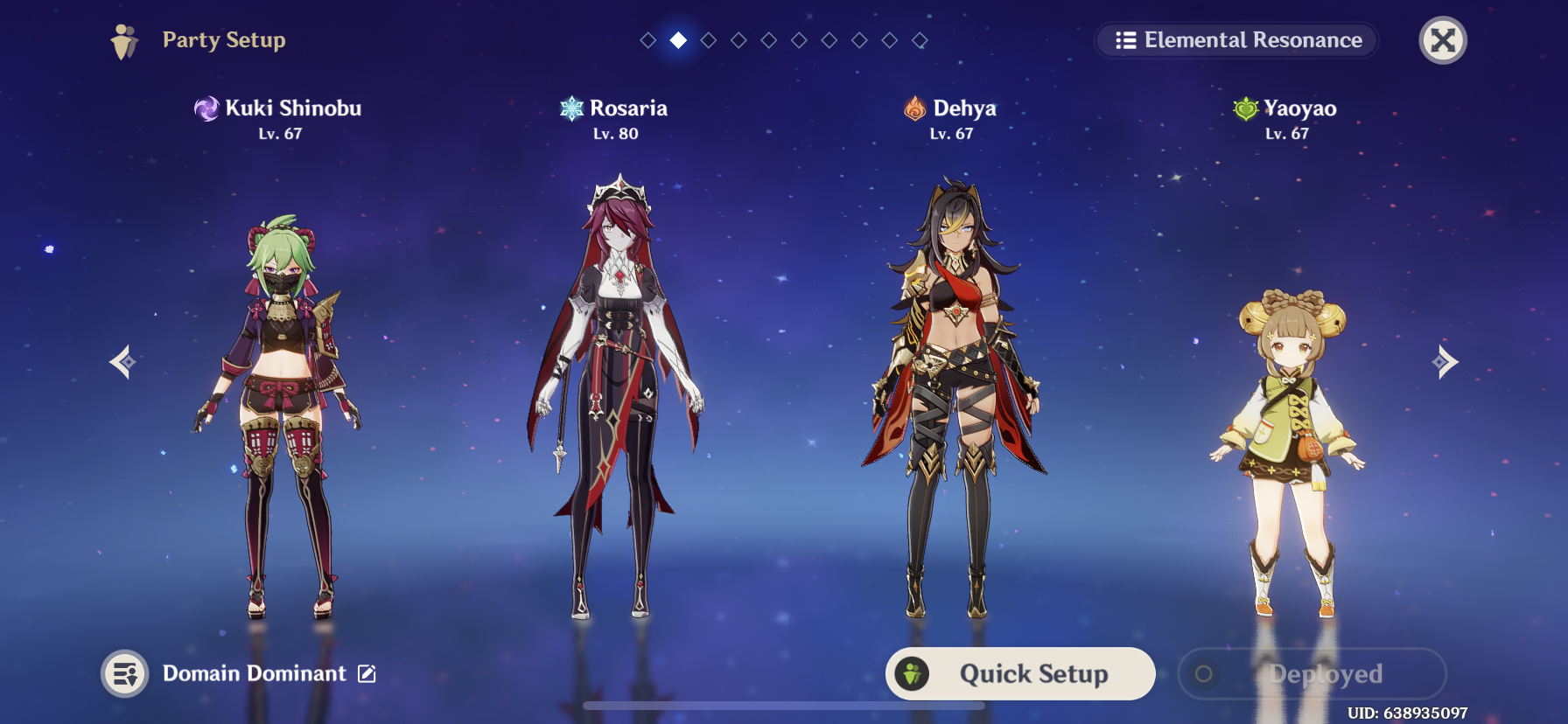Select the third diamond page indicator
Image resolution: width=1568 pixels, height=724 pixels.
point(708,39)
